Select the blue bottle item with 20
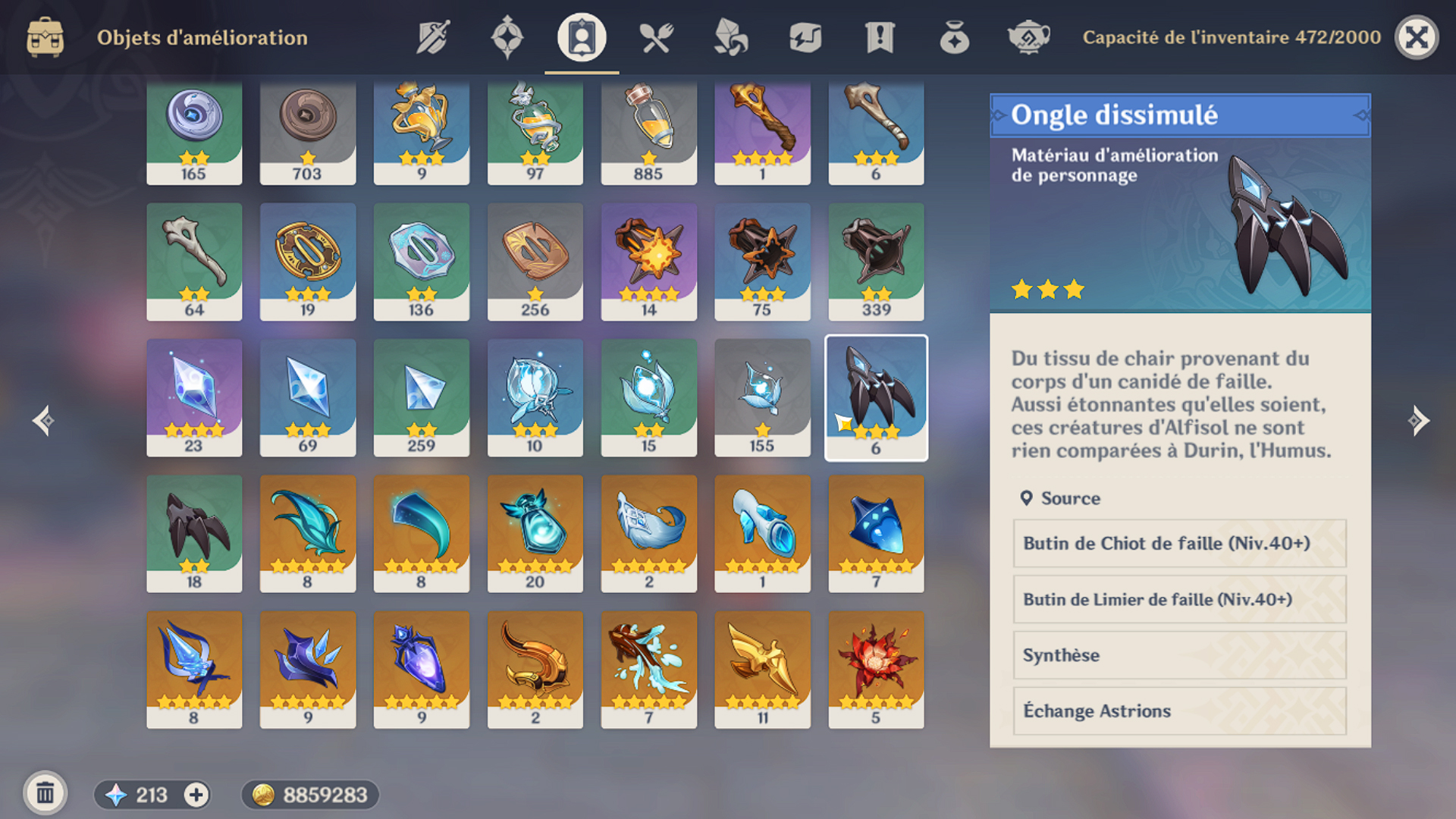The image size is (1456, 819). click(535, 533)
